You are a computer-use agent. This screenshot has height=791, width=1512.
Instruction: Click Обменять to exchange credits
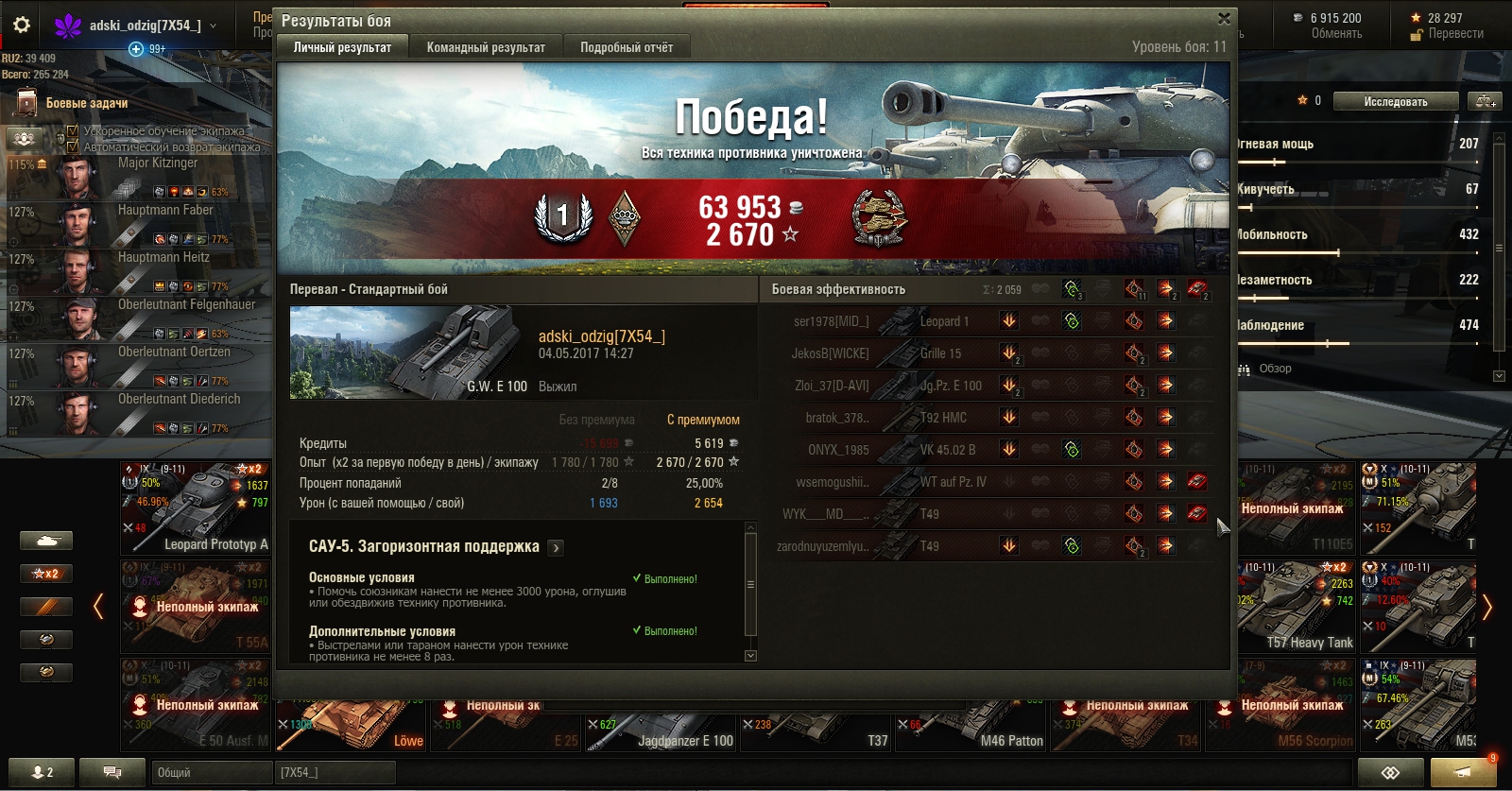point(1336,34)
